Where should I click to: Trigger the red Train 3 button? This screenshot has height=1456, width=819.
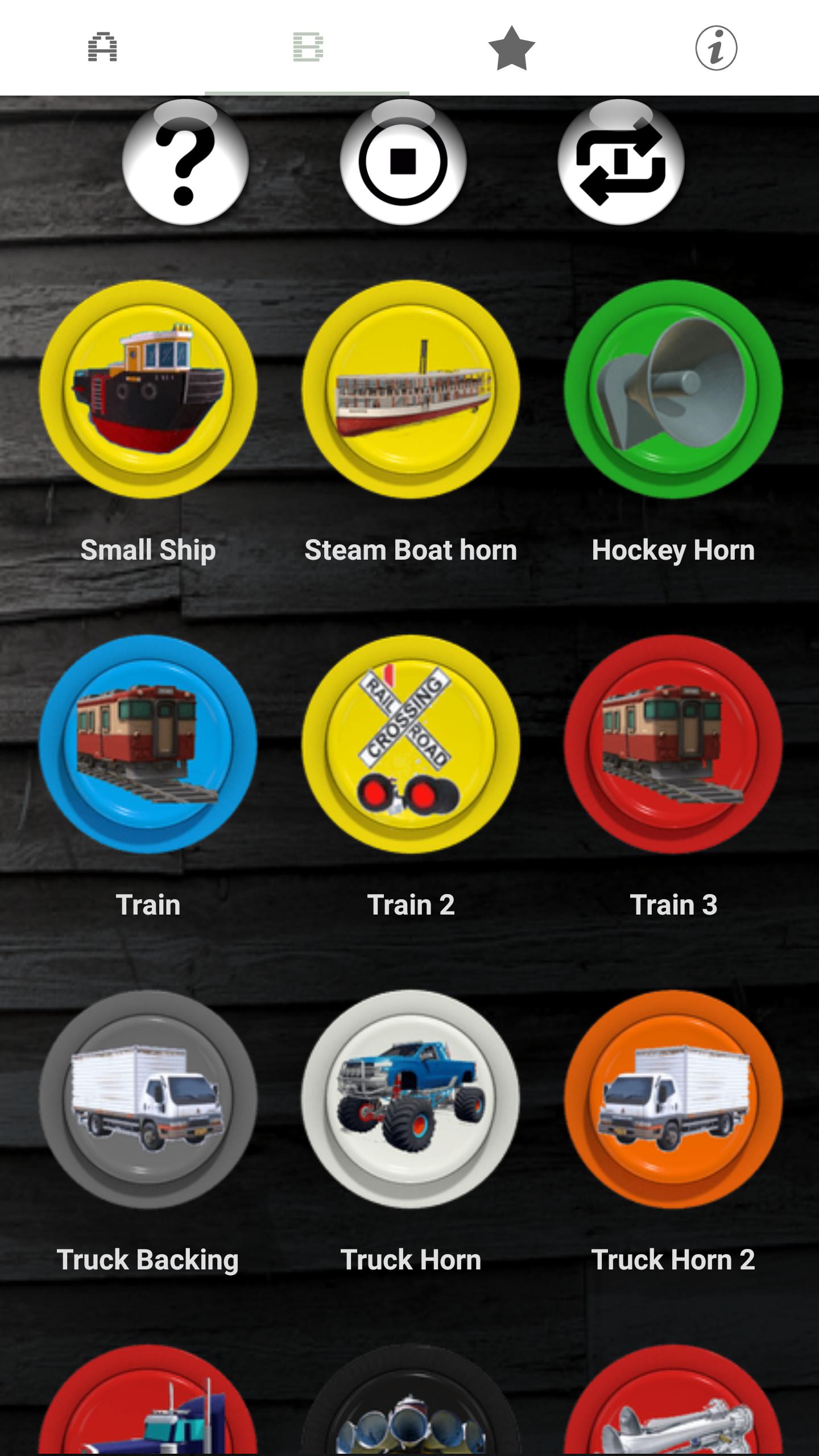pyautogui.click(x=673, y=744)
